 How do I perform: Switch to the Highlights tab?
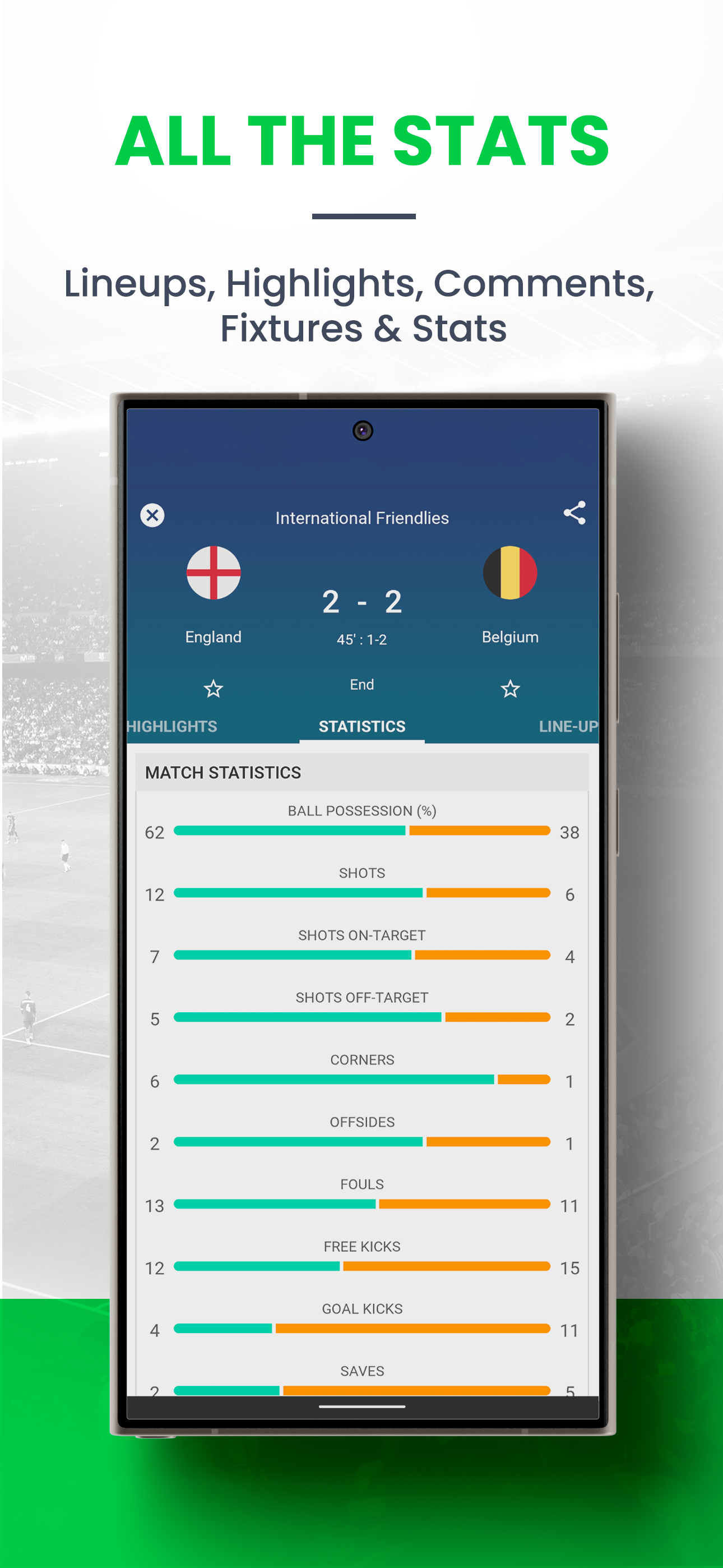tap(173, 726)
